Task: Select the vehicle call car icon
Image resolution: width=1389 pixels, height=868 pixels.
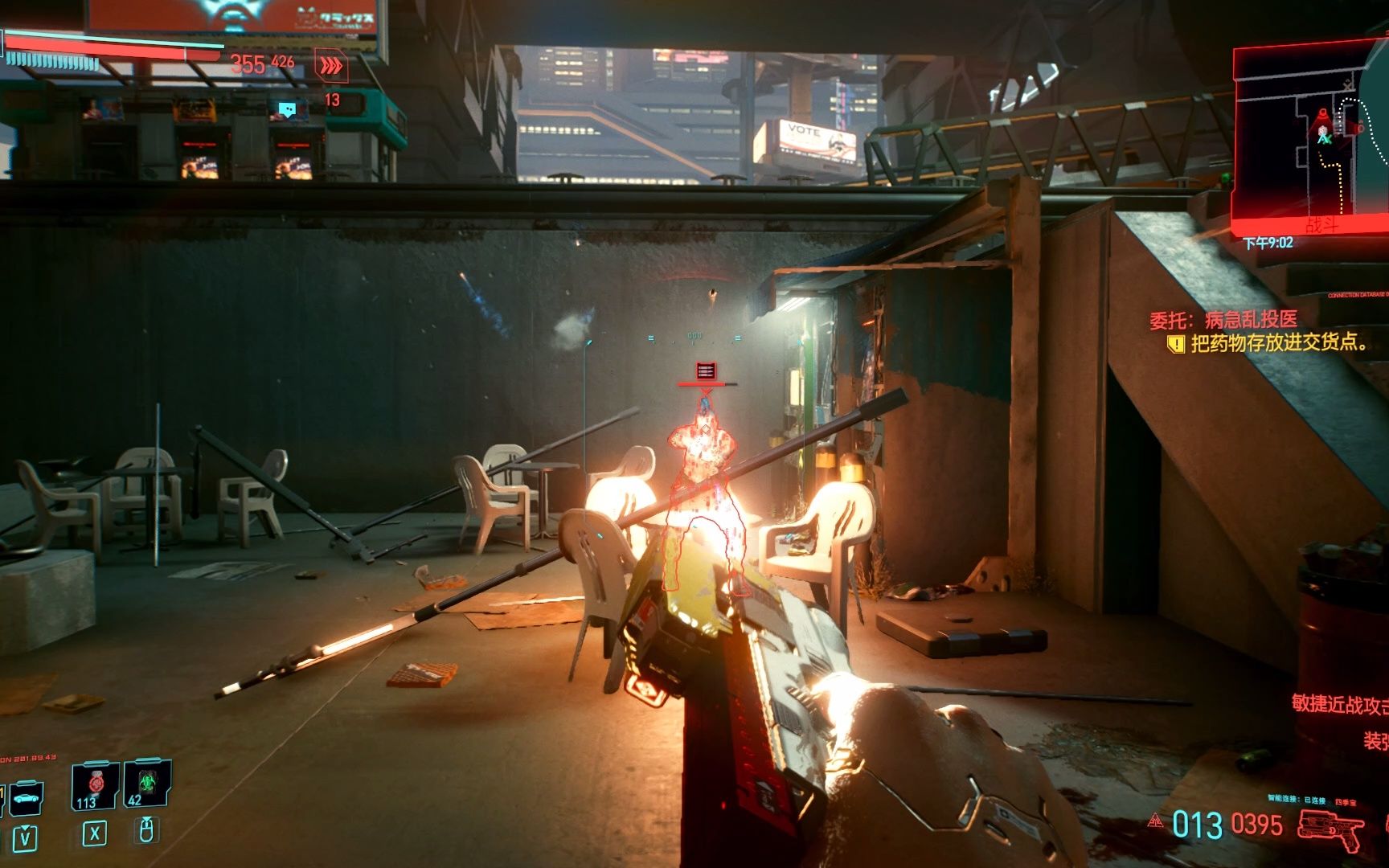Action: [x=25, y=797]
